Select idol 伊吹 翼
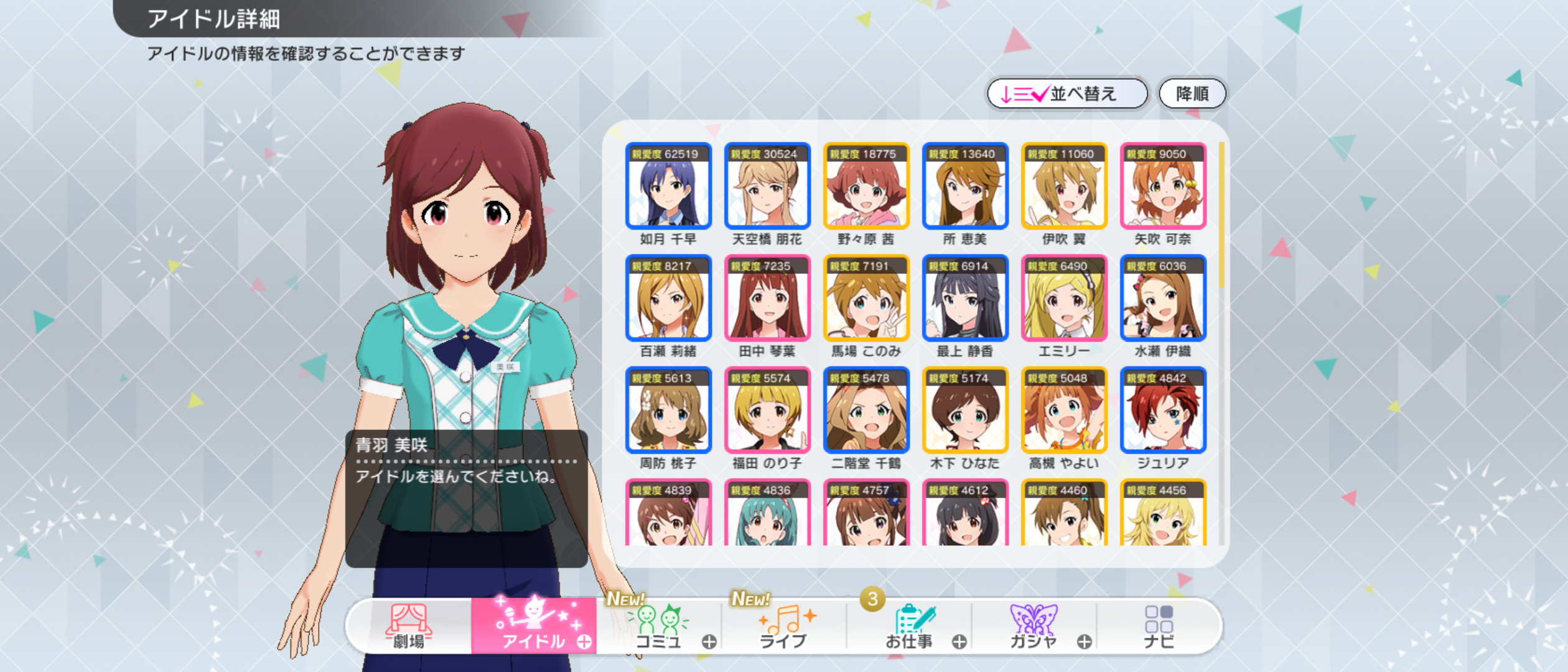The height and width of the screenshot is (672, 1568). click(1064, 186)
